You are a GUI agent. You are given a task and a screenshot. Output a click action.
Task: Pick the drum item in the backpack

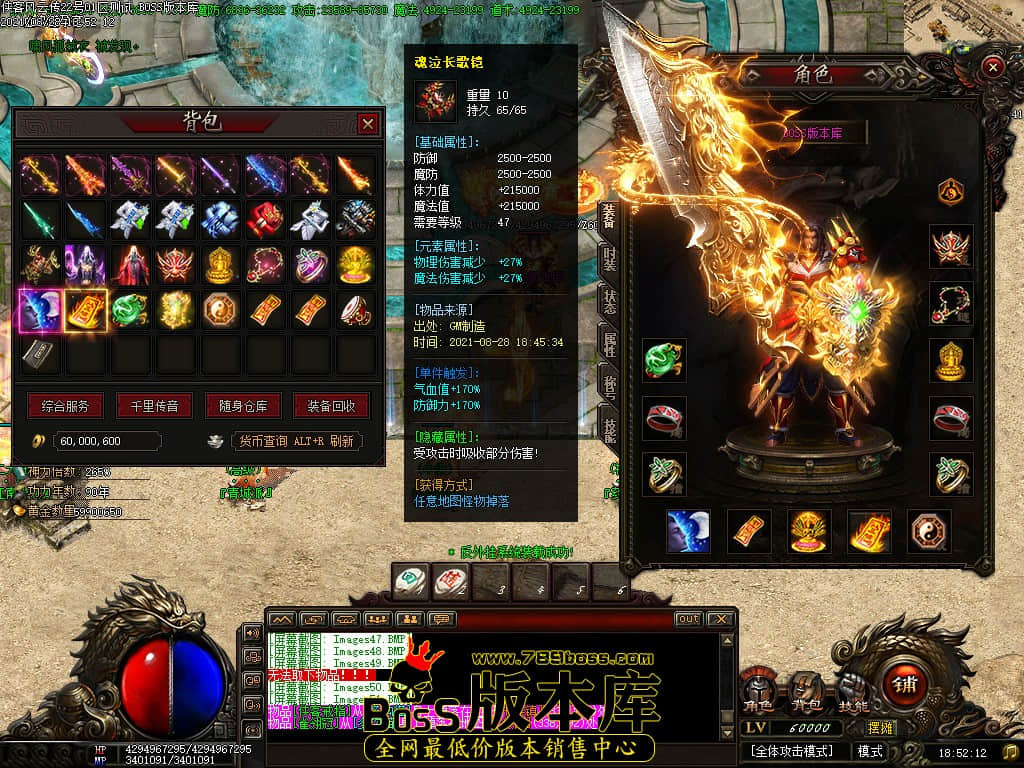click(x=354, y=310)
